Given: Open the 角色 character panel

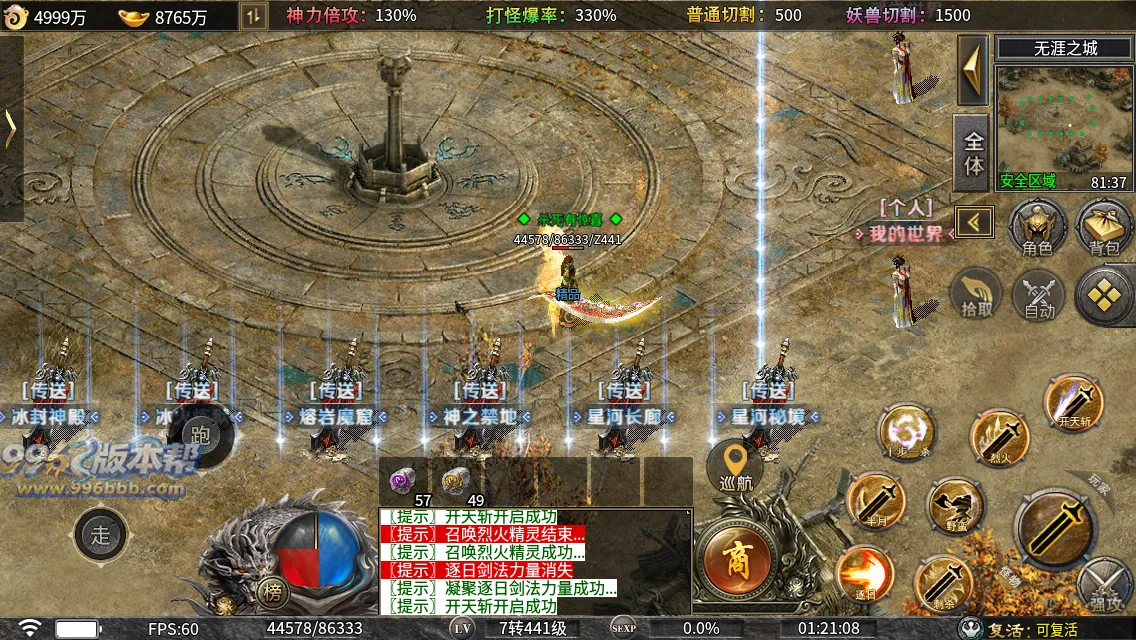Looking at the screenshot, I should (x=1038, y=226).
